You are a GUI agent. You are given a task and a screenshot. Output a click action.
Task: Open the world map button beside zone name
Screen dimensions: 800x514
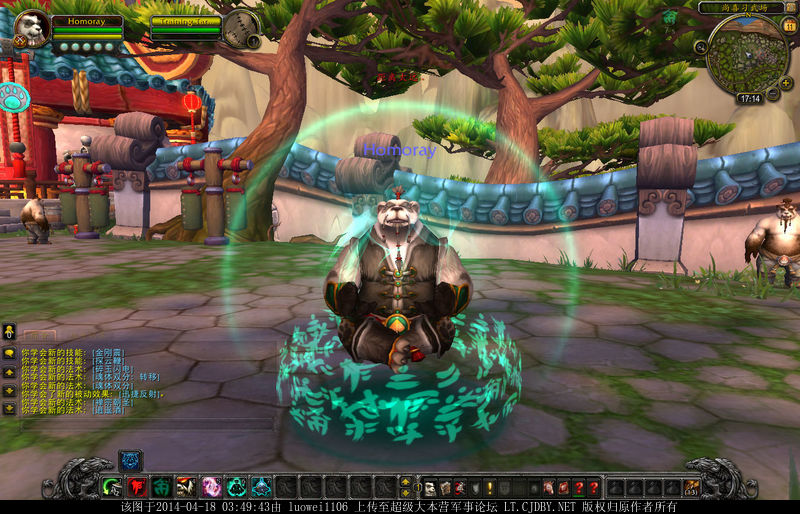coord(789,7)
